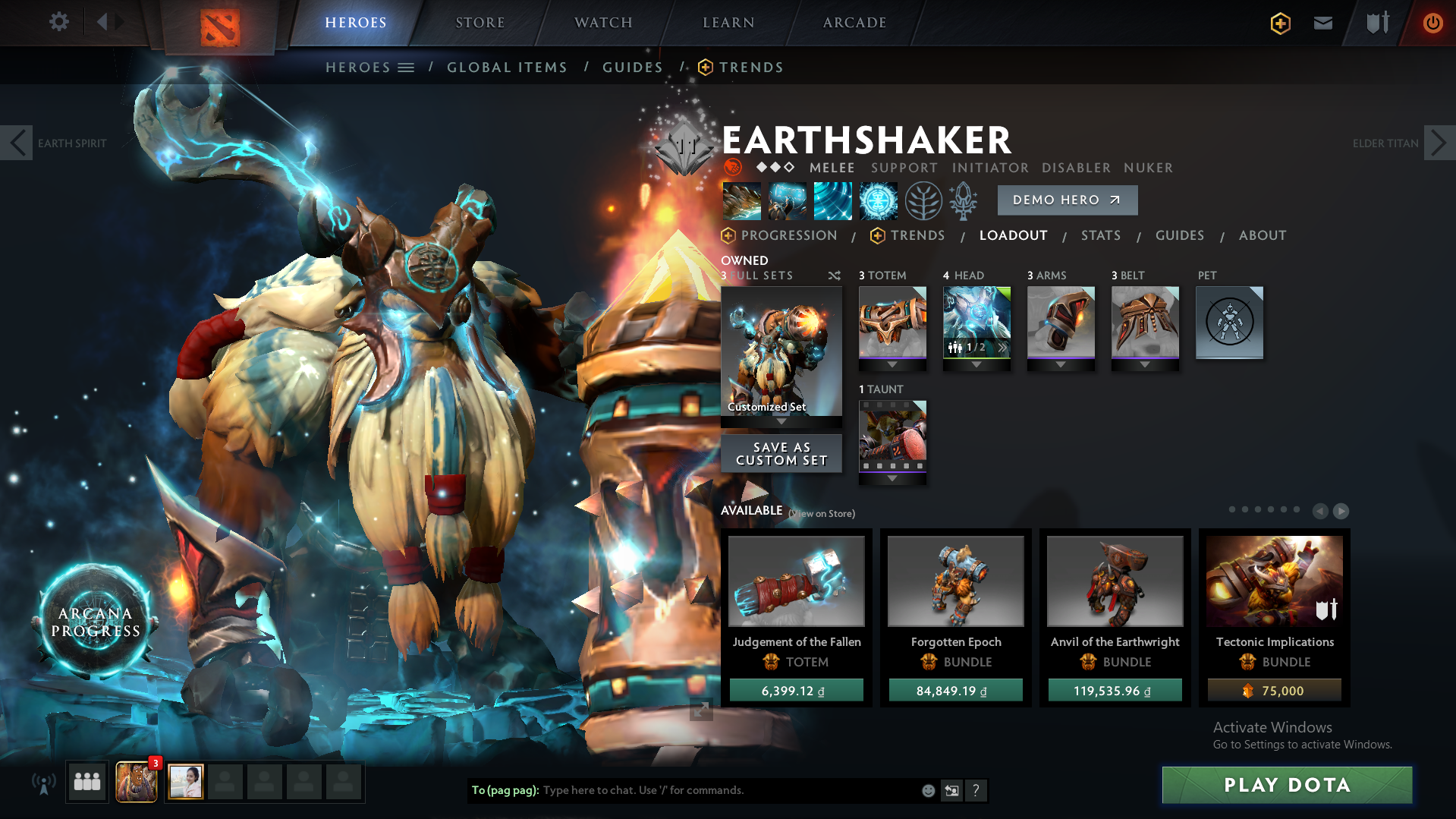
Task: Open the Arcade menu item
Action: point(853,22)
